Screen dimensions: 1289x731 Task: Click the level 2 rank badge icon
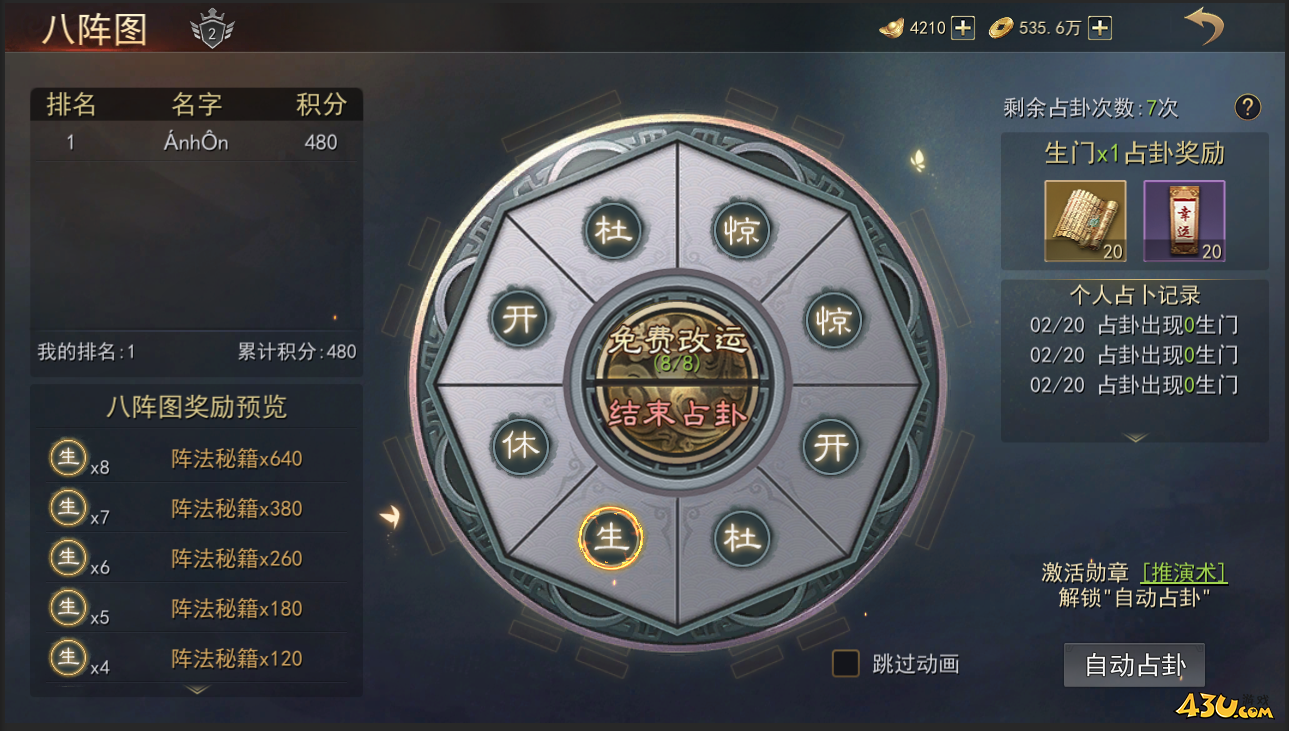pos(210,27)
